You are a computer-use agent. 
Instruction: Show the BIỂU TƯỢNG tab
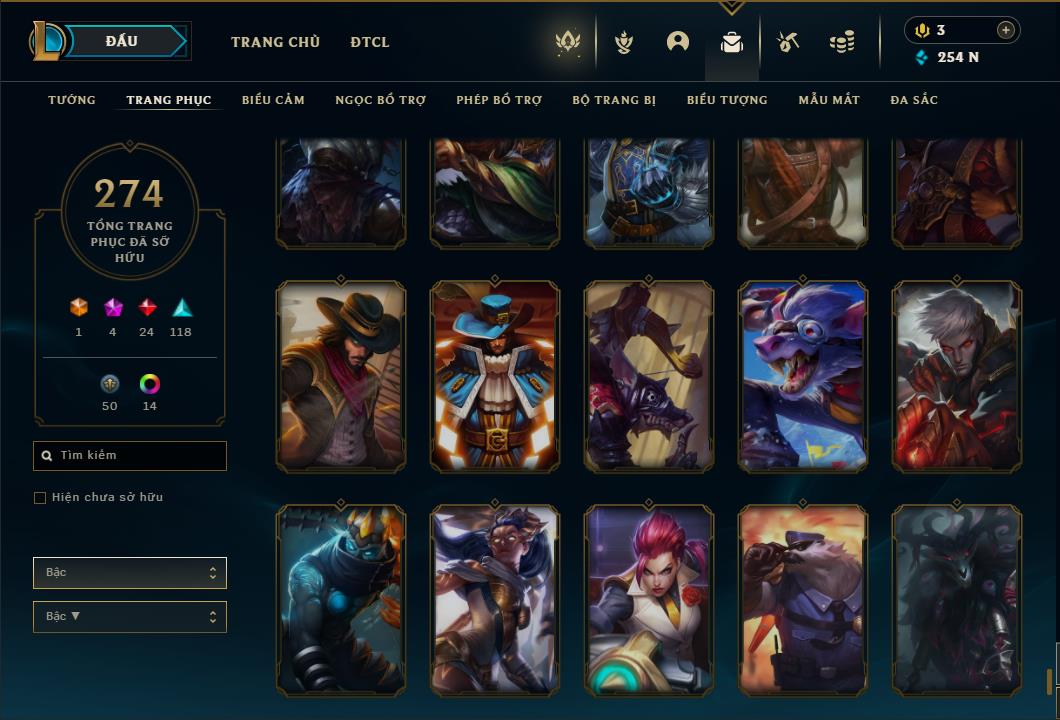click(x=727, y=100)
